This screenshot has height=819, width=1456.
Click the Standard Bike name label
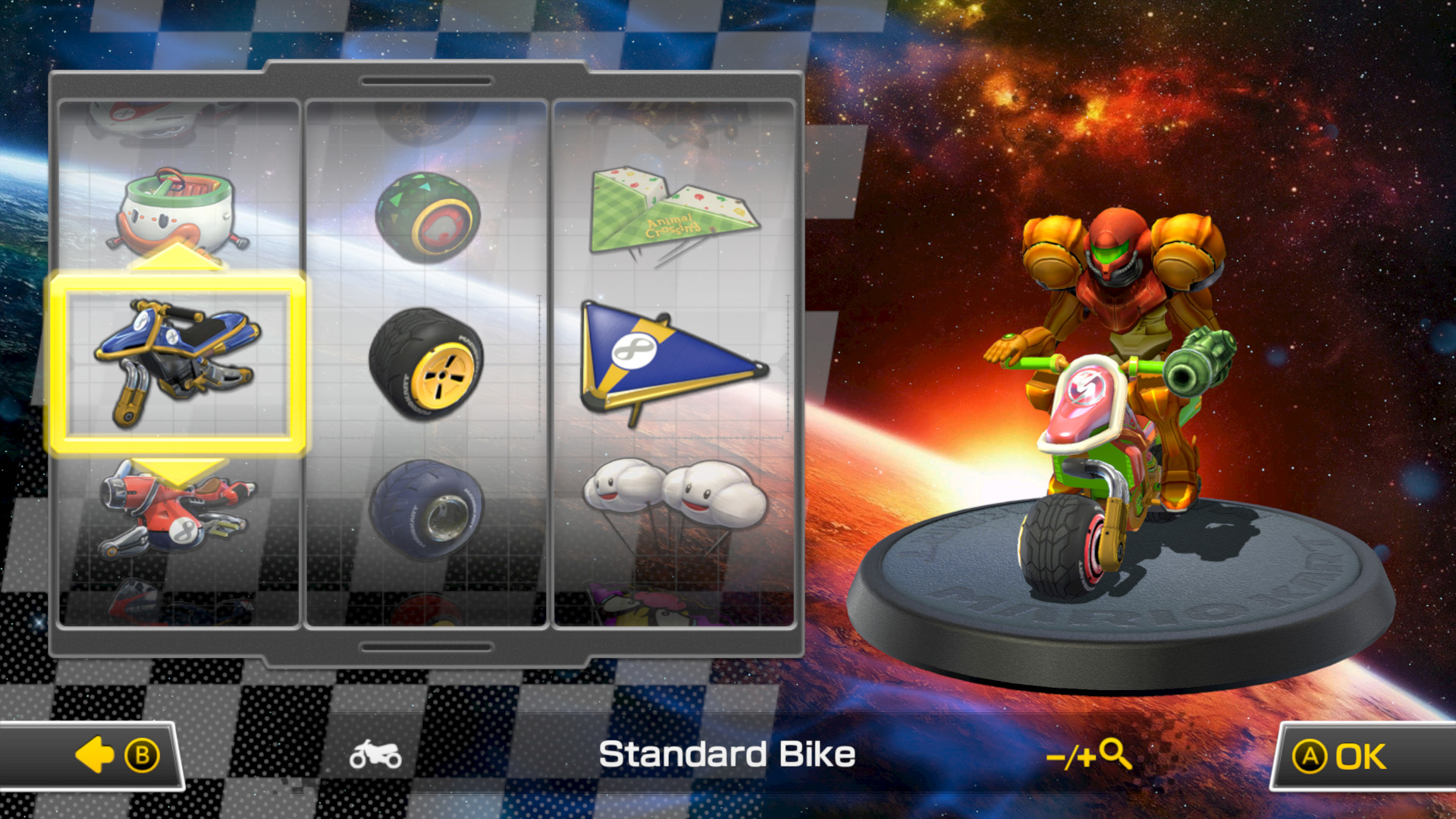pyautogui.click(x=726, y=753)
